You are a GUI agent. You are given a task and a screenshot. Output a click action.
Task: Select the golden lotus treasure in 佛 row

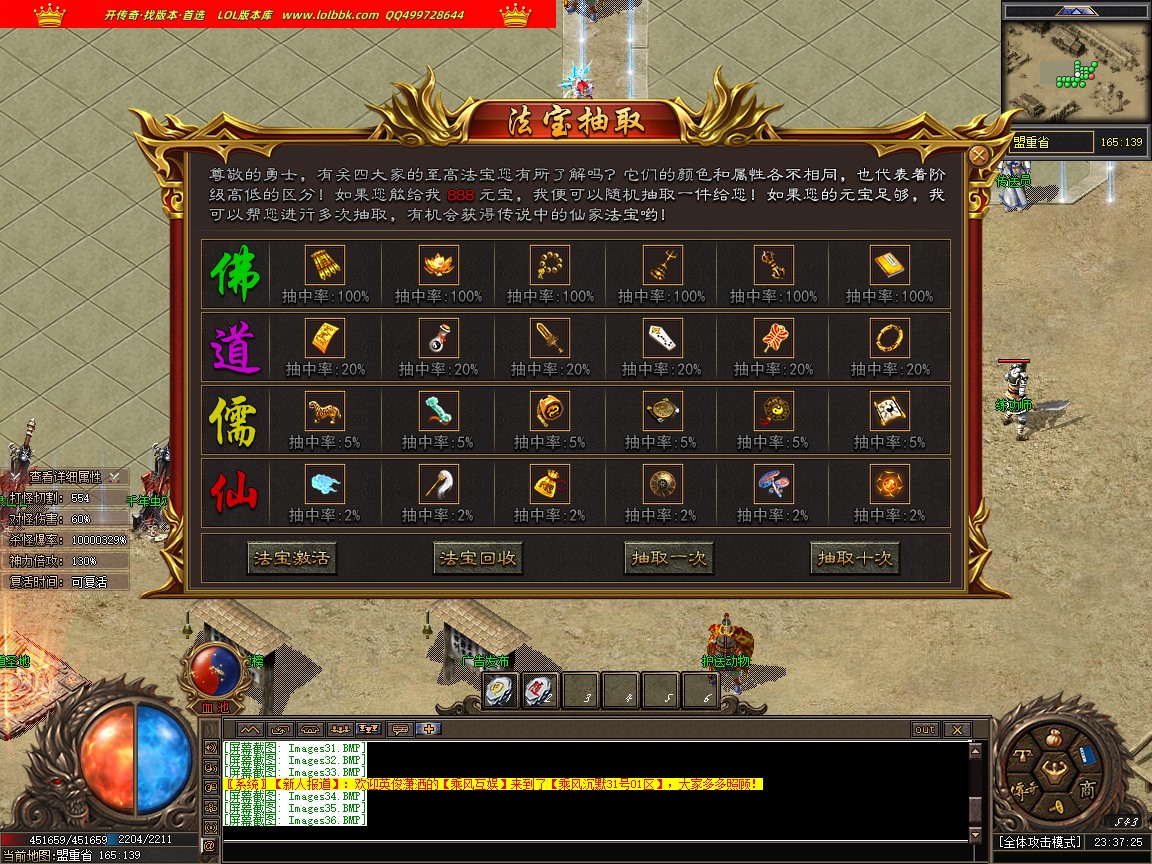pyautogui.click(x=436, y=265)
